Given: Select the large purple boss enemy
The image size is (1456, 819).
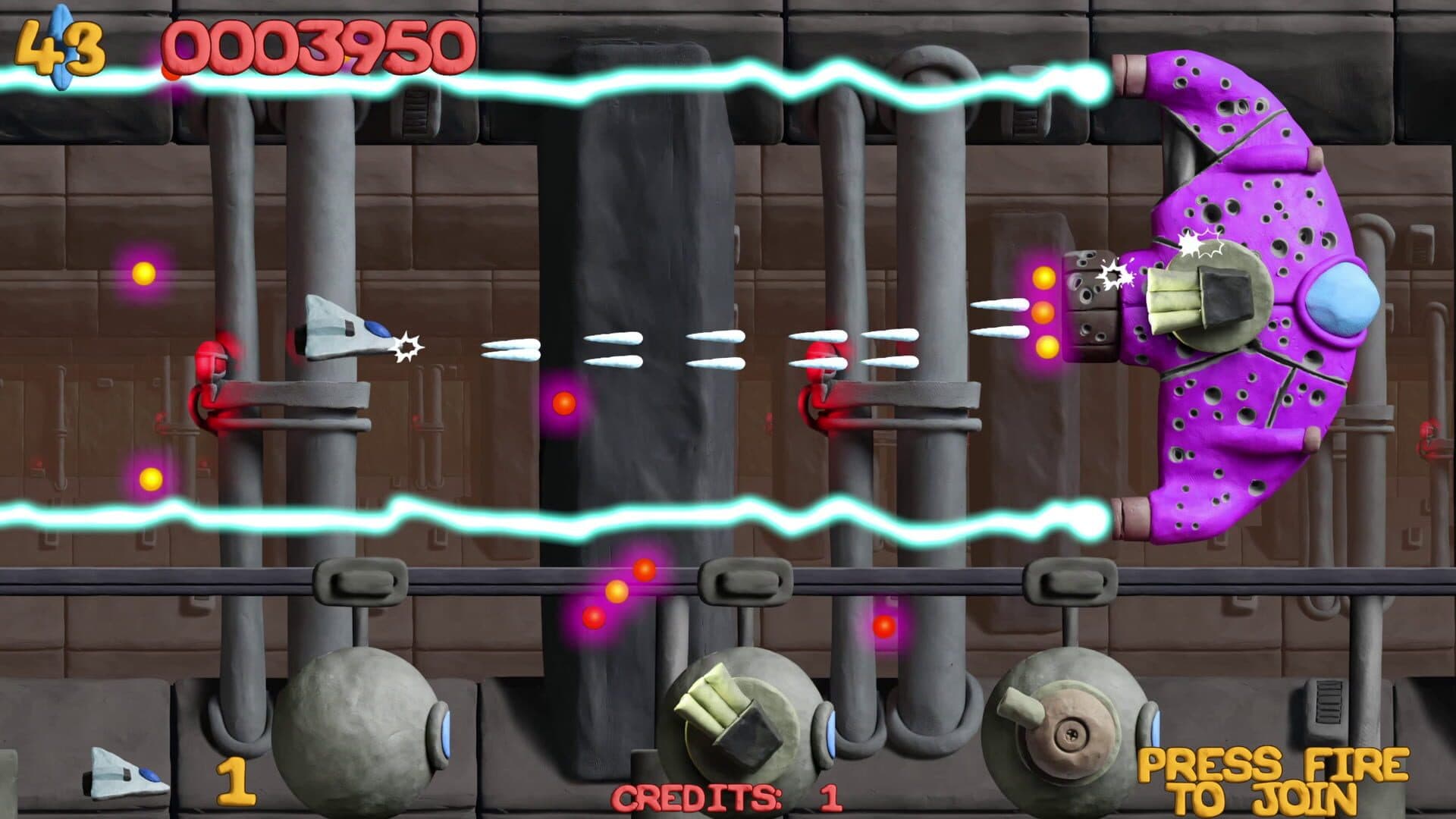Looking at the screenshot, I should [1251, 303].
